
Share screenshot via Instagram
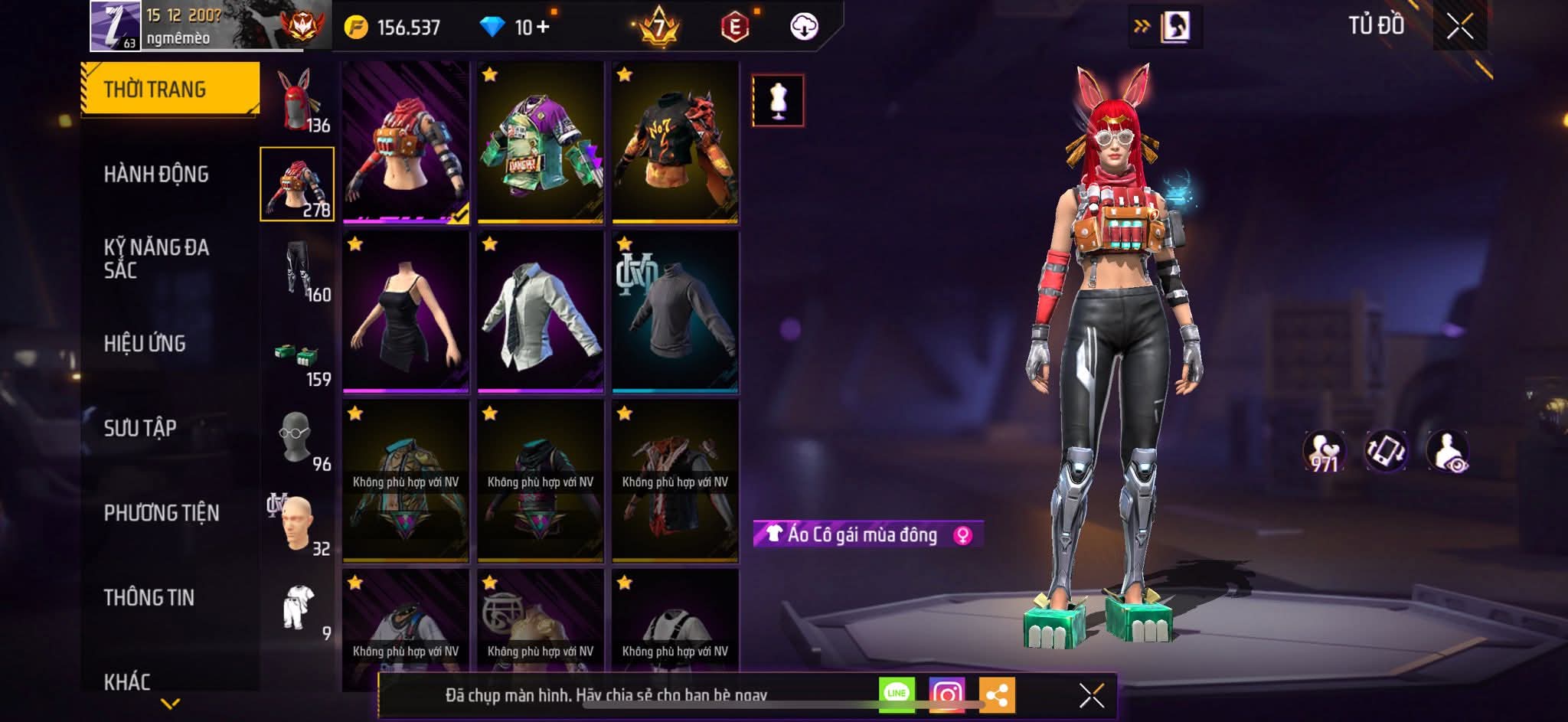click(x=946, y=695)
